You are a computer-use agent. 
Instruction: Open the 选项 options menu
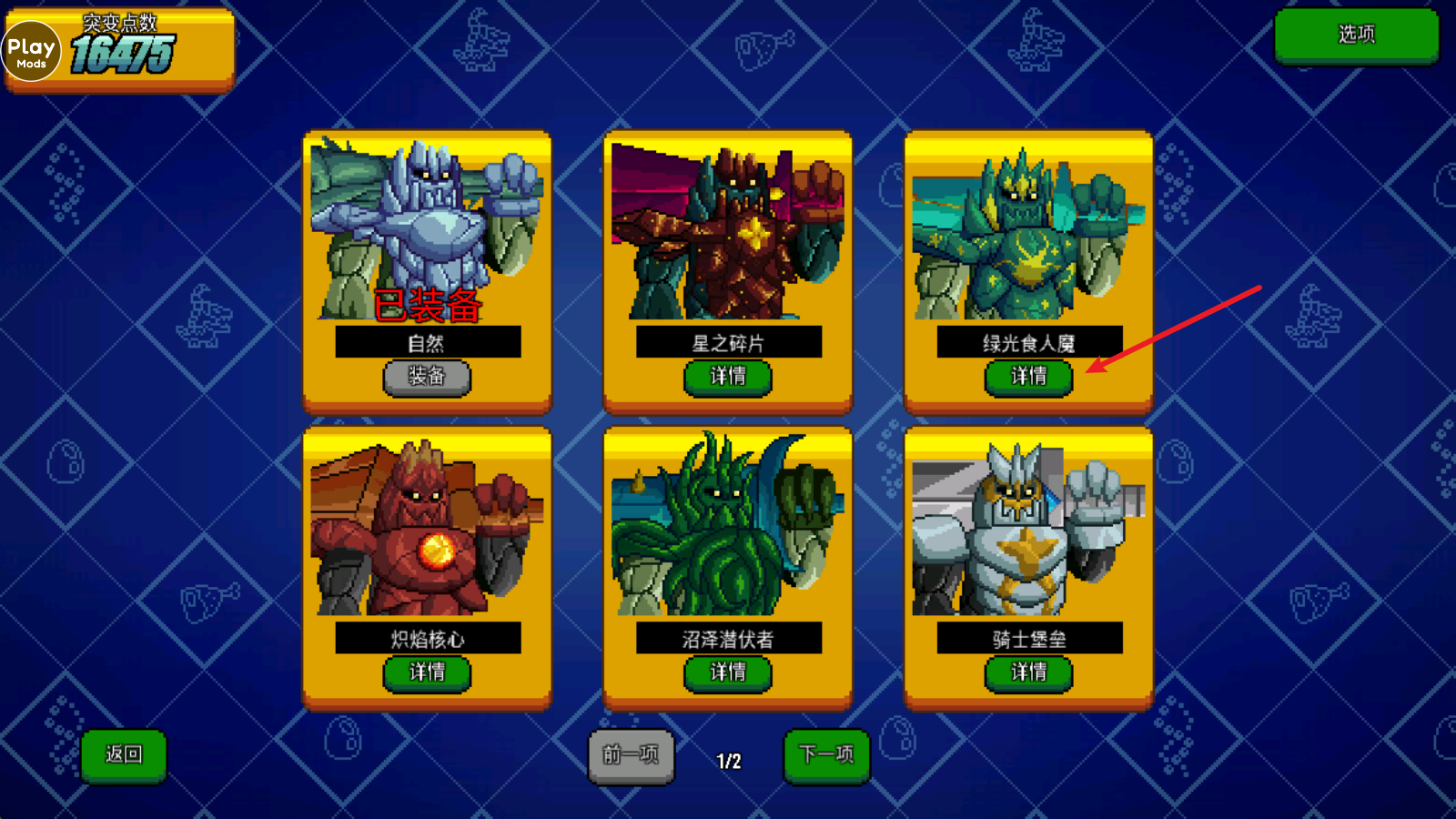tap(1356, 35)
